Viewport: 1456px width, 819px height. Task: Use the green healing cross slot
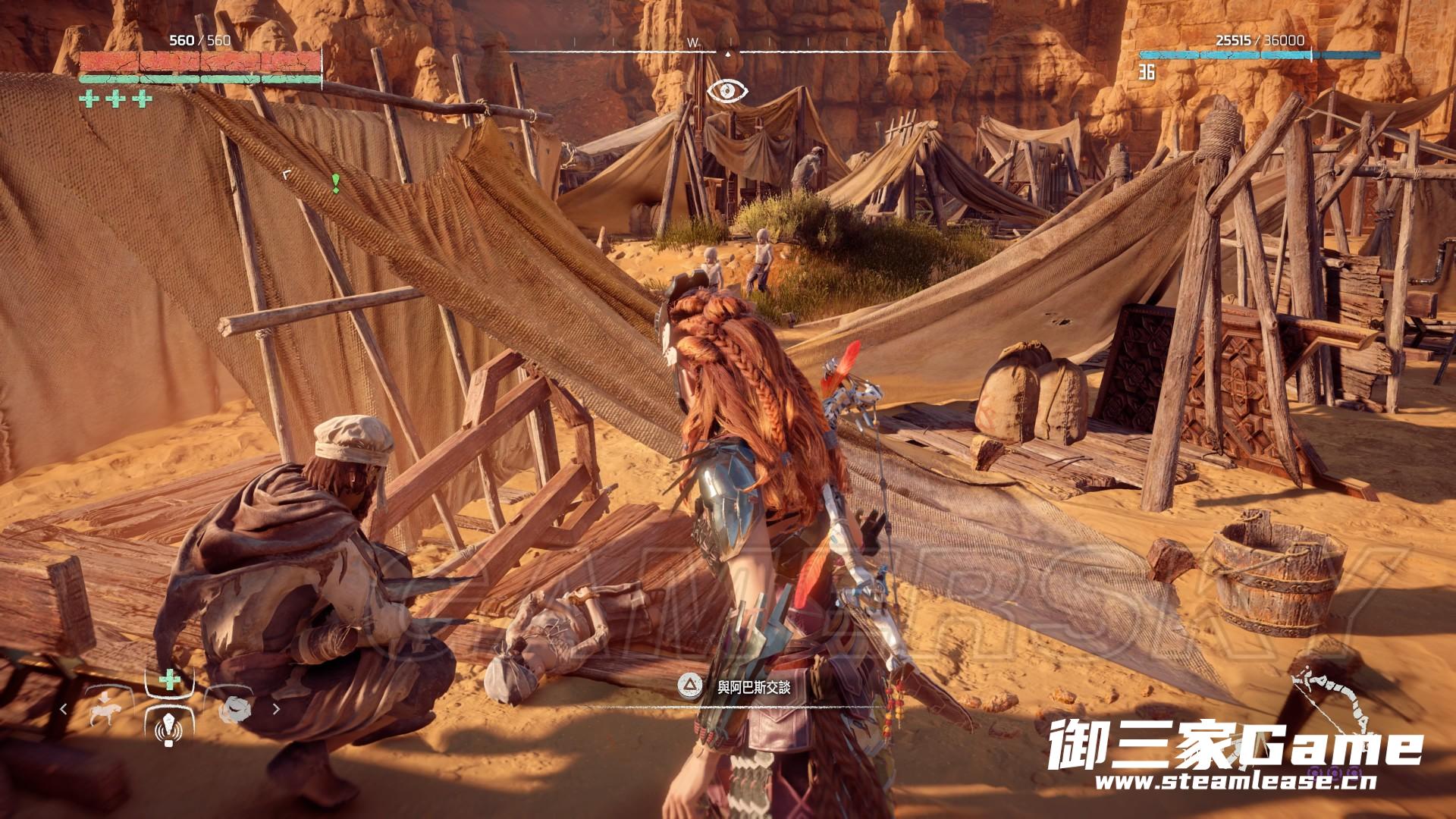[169, 679]
